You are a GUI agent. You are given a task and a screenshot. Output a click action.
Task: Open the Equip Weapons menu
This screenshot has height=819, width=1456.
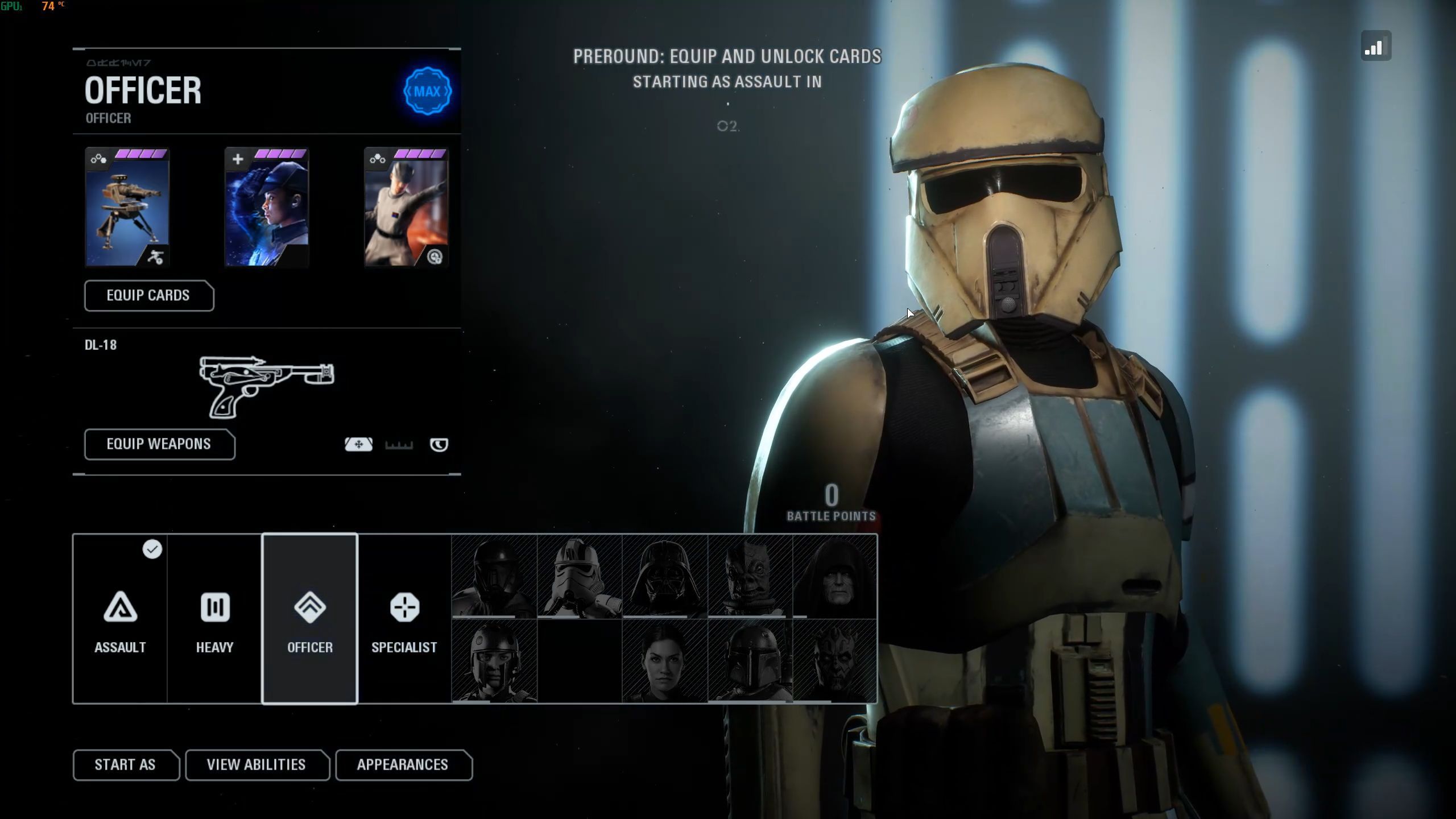pos(159,444)
